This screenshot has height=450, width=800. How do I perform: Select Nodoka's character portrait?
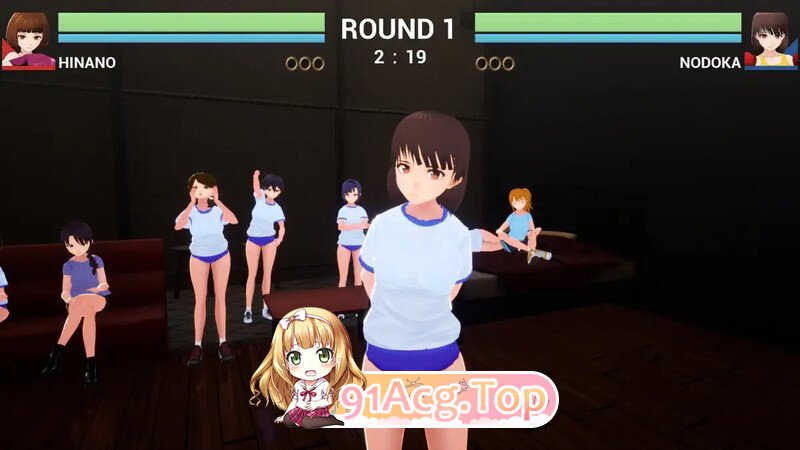771,40
